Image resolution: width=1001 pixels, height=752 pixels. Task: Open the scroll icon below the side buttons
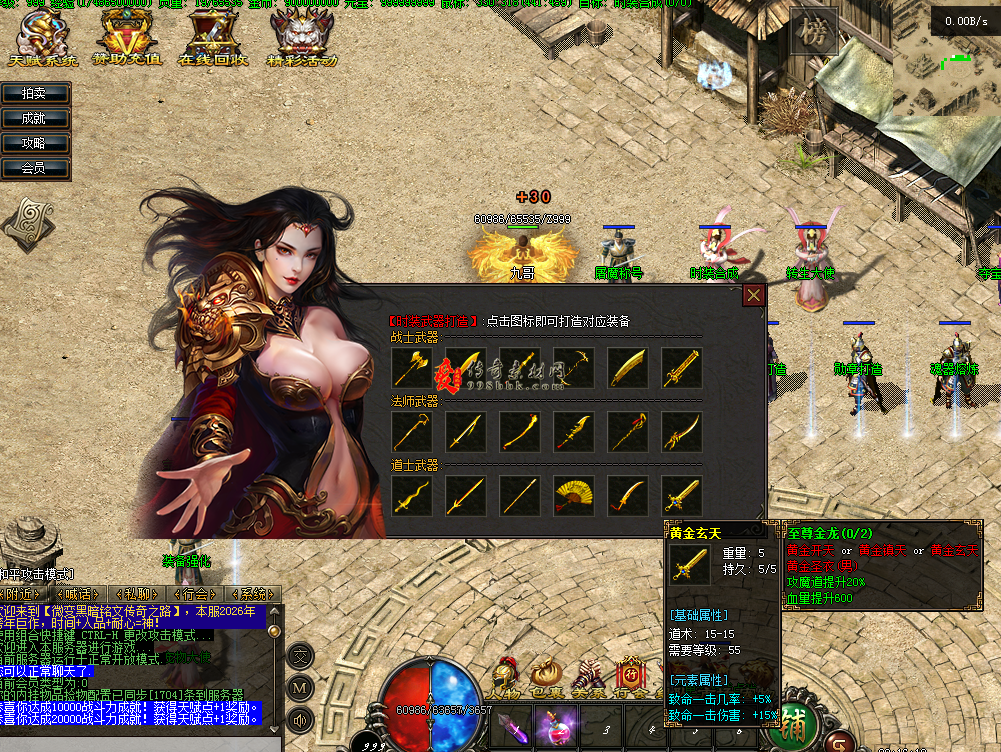pos(27,222)
